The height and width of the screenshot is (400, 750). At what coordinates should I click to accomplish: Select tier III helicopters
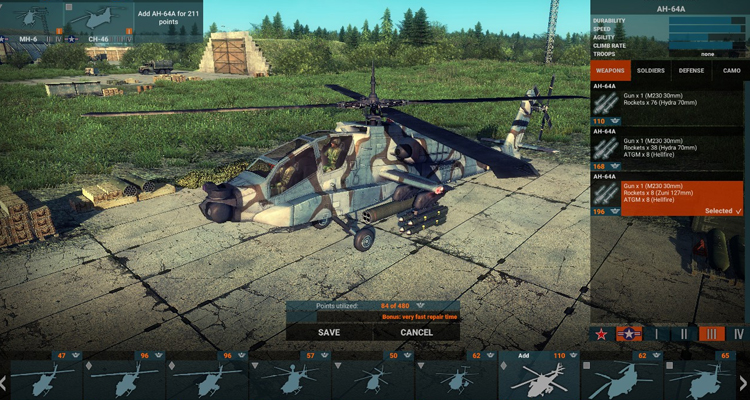click(711, 334)
